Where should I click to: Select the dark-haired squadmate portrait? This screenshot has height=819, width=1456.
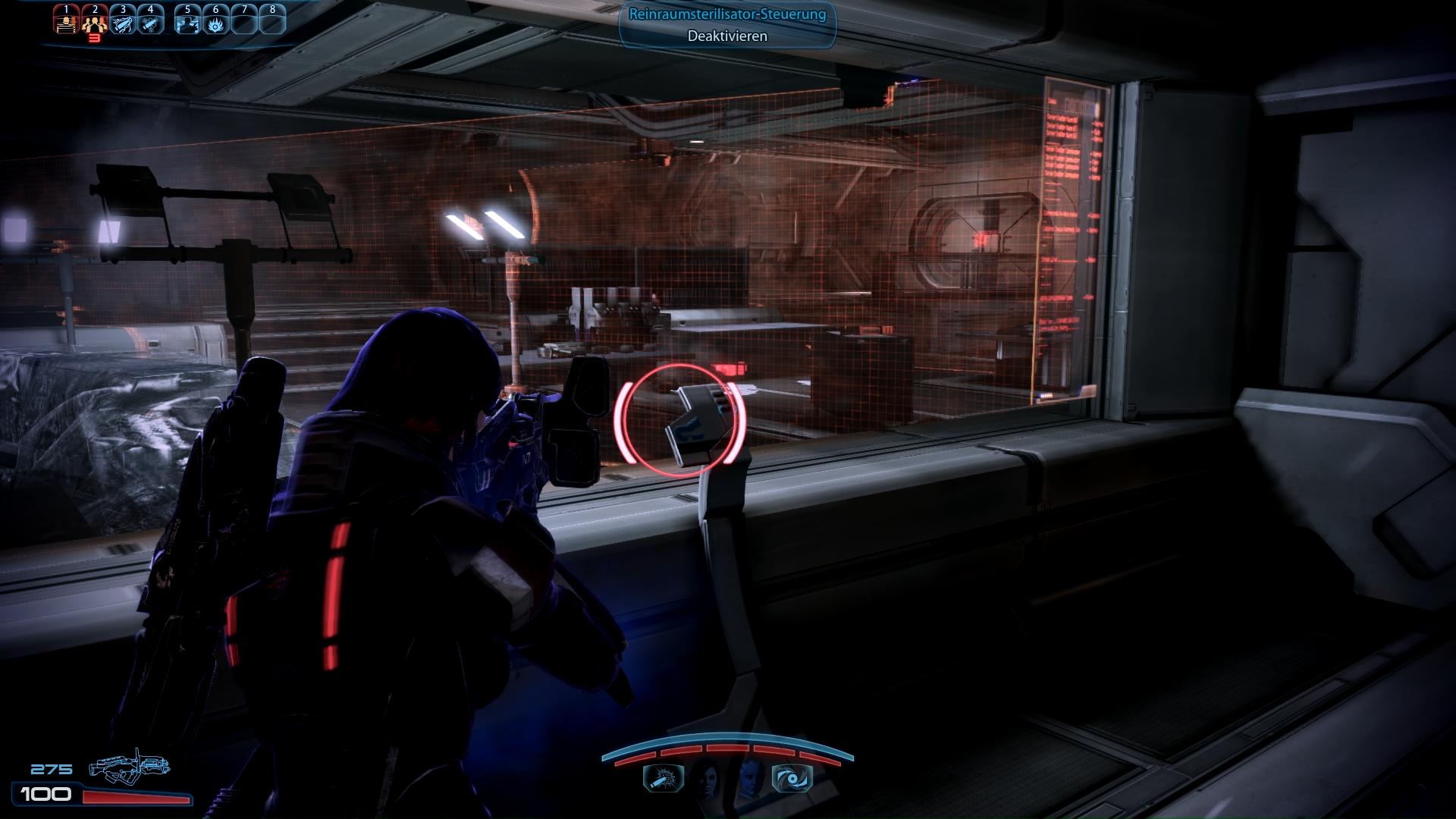click(x=707, y=777)
